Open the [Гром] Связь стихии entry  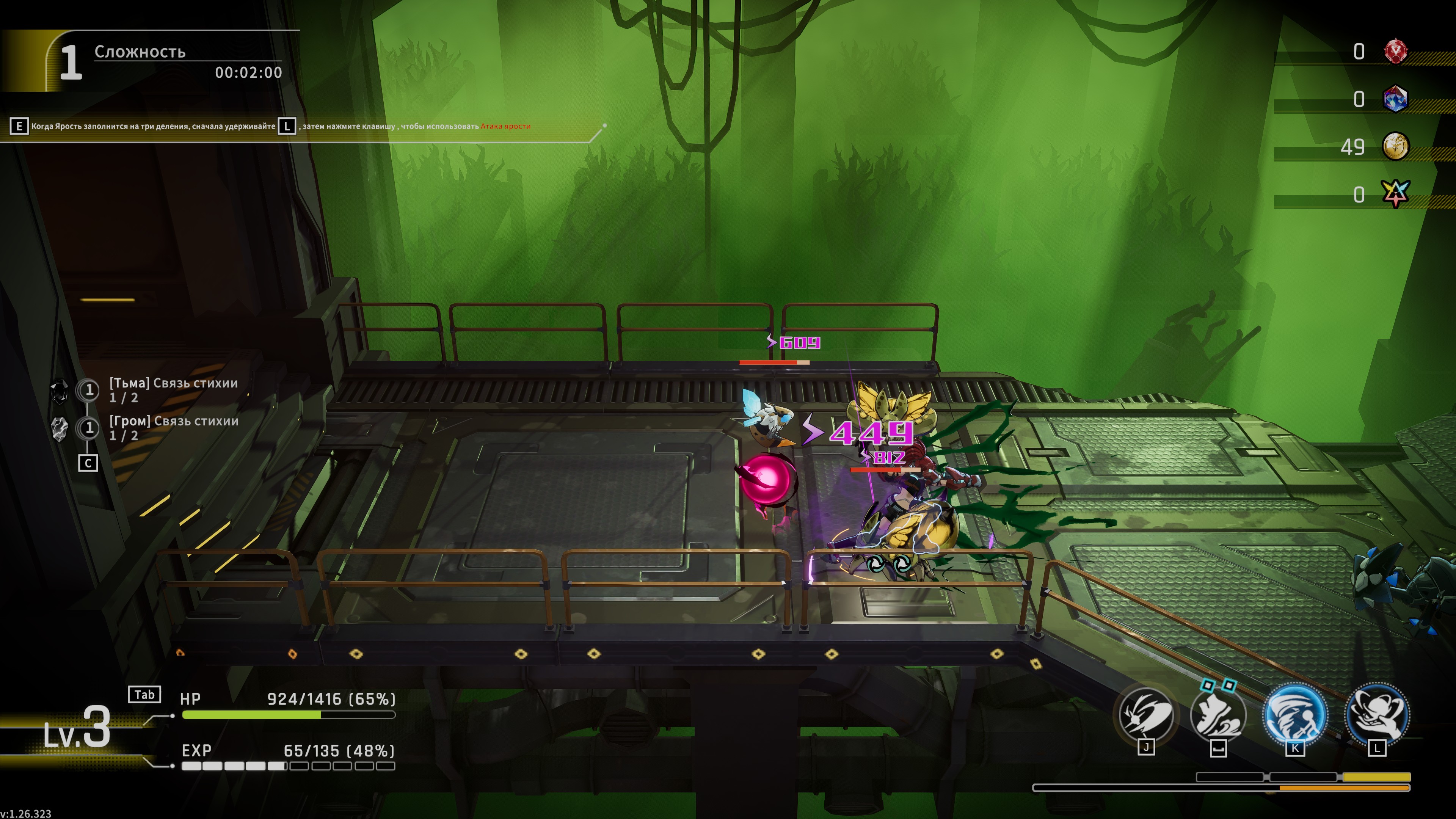[173, 428]
